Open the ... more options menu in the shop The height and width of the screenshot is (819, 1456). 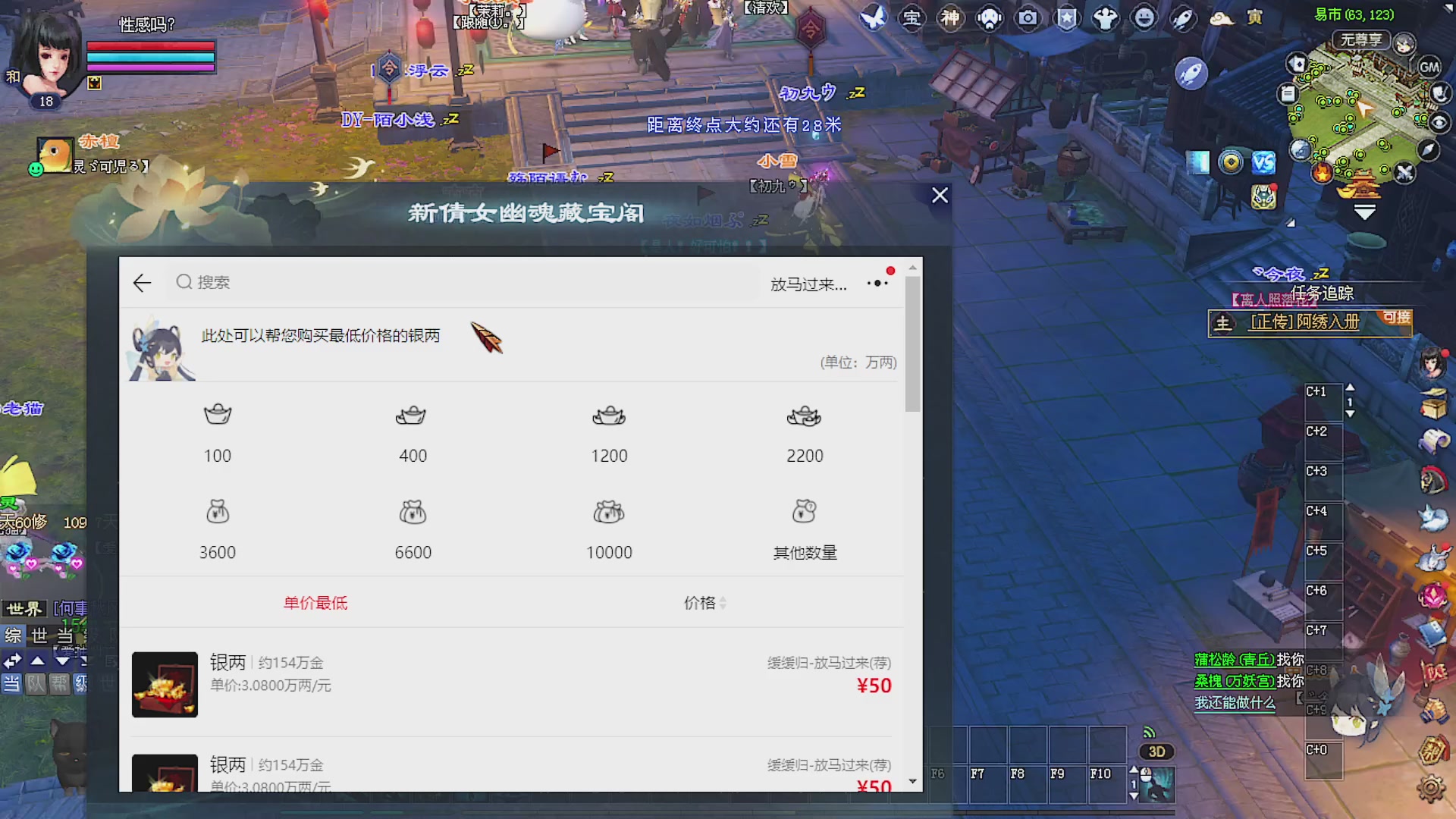877,283
